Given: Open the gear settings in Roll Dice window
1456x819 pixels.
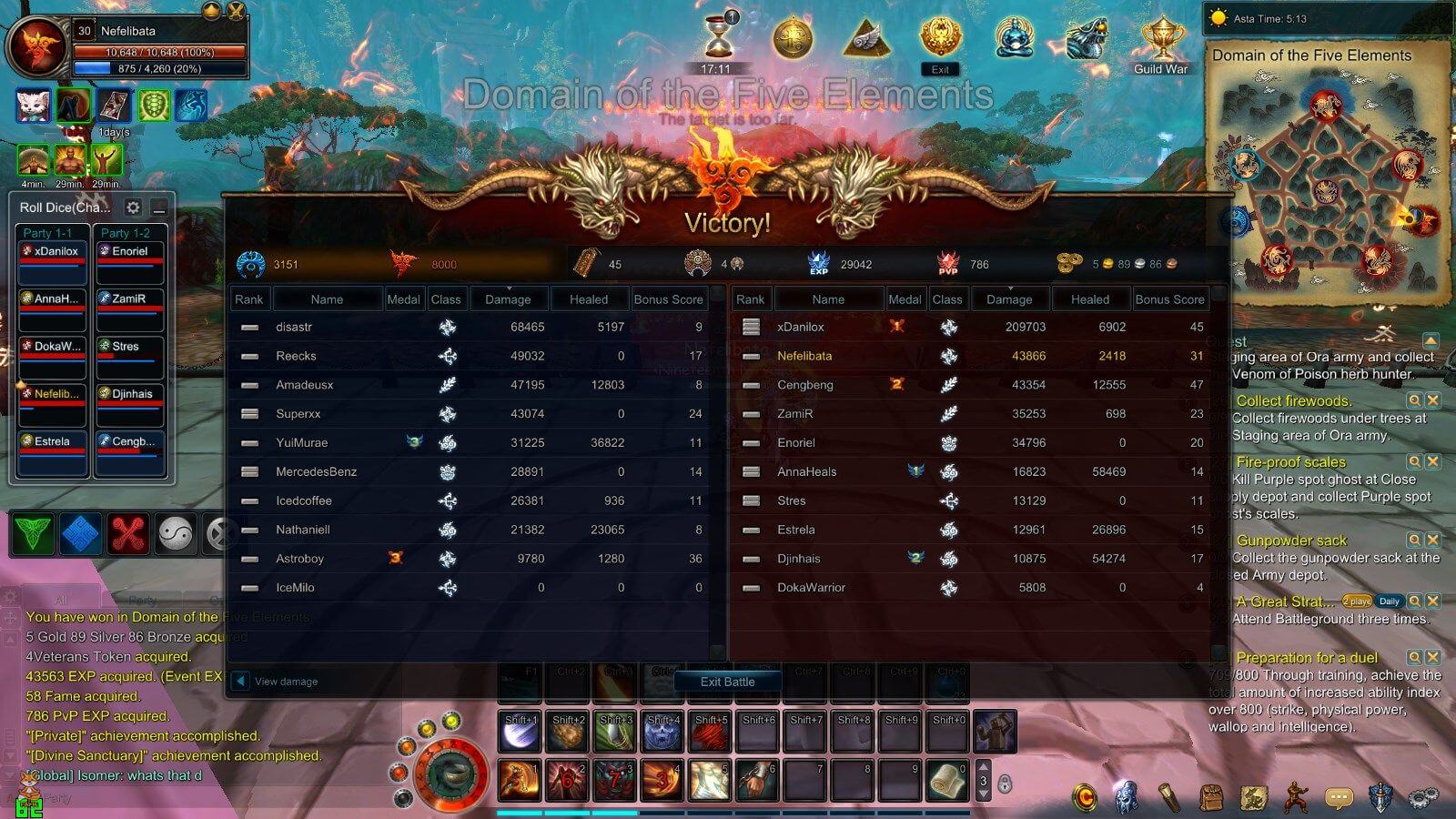Looking at the screenshot, I should (133, 207).
